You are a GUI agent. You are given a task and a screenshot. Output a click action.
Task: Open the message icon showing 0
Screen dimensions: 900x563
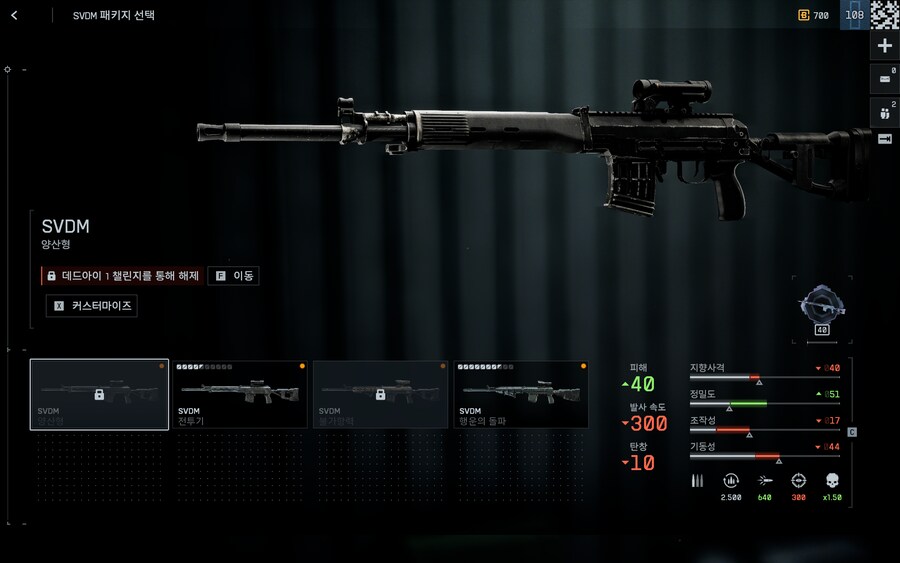click(x=885, y=78)
